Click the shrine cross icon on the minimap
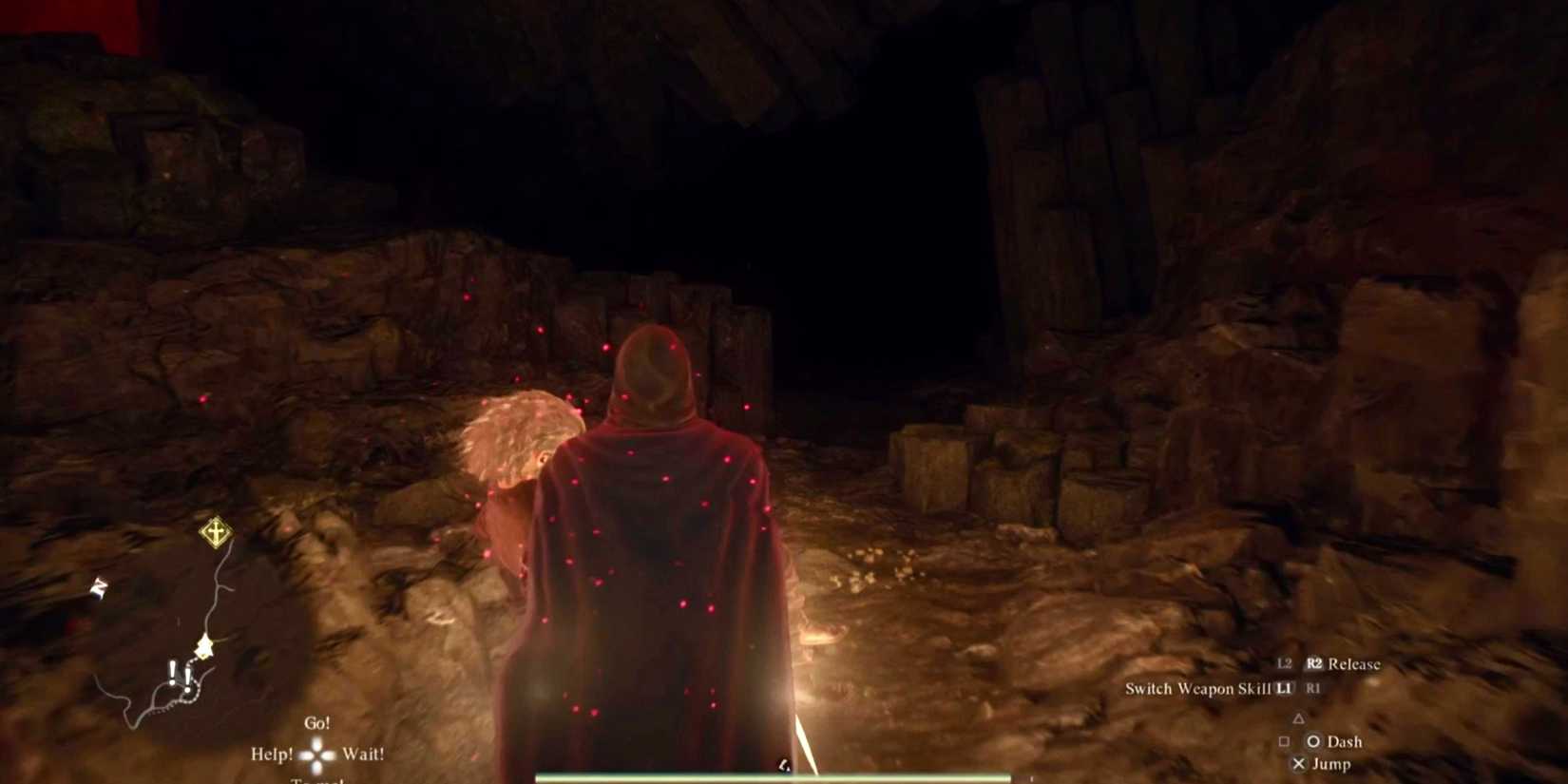 pyautogui.click(x=216, y=532)
